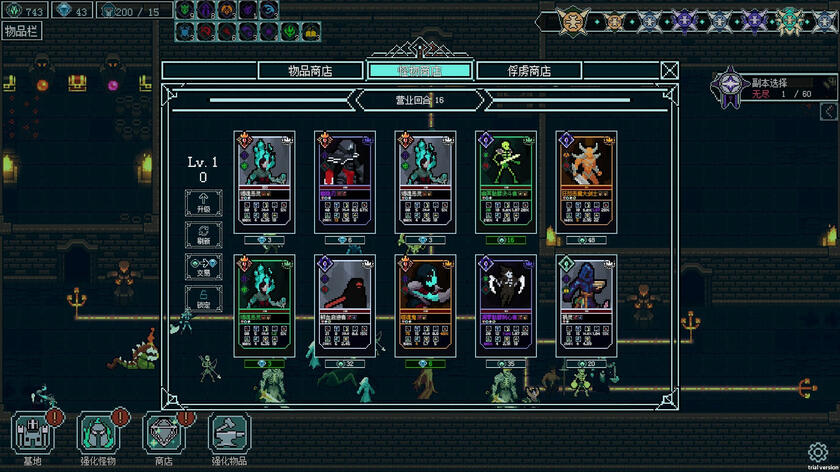Open the 俘虏商店 captive shop tab
Screen dimensions: 840x472
(x=527, y=70)
